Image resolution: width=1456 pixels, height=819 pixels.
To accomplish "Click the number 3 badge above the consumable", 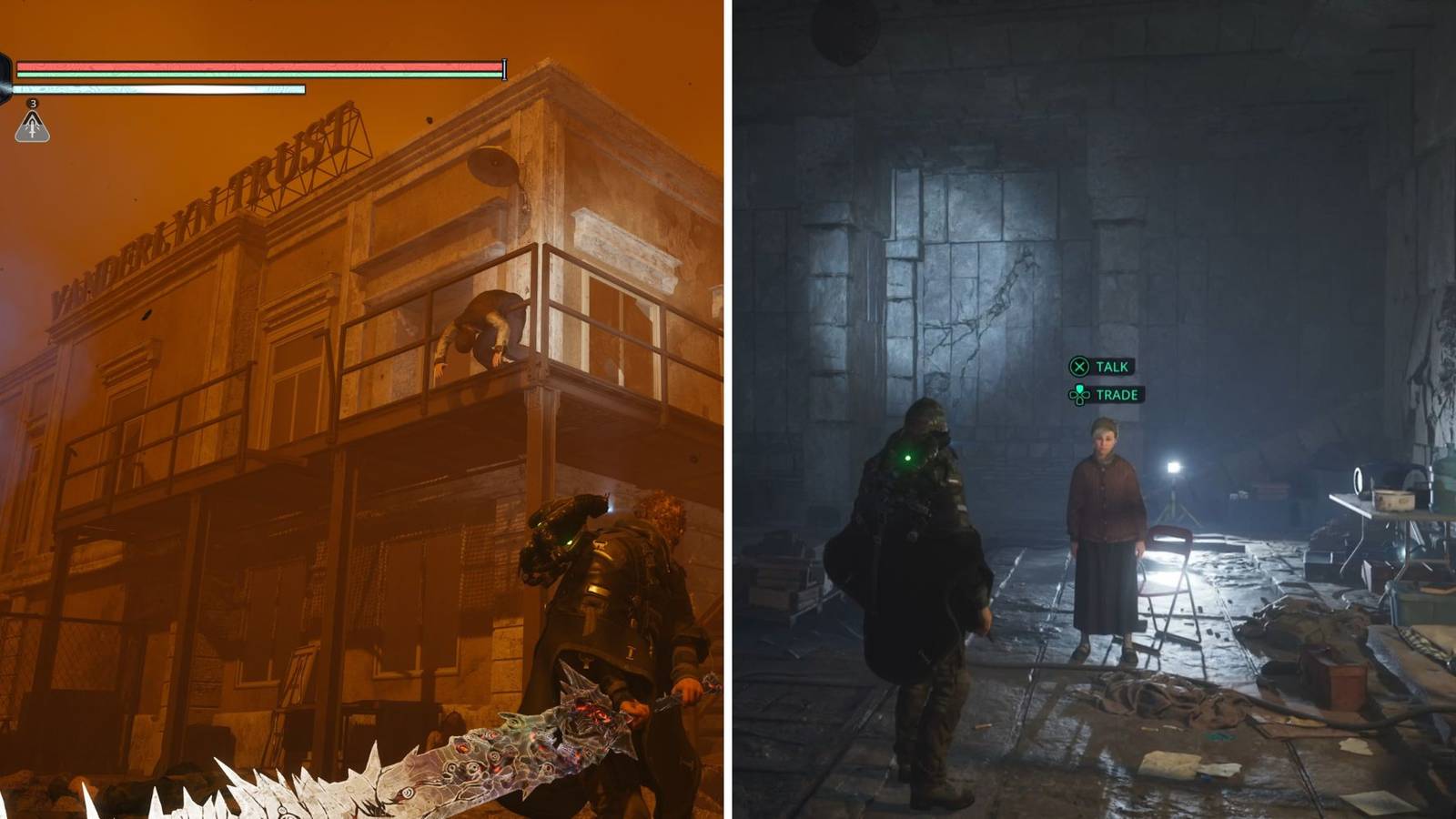I will (x=33, y=105).
